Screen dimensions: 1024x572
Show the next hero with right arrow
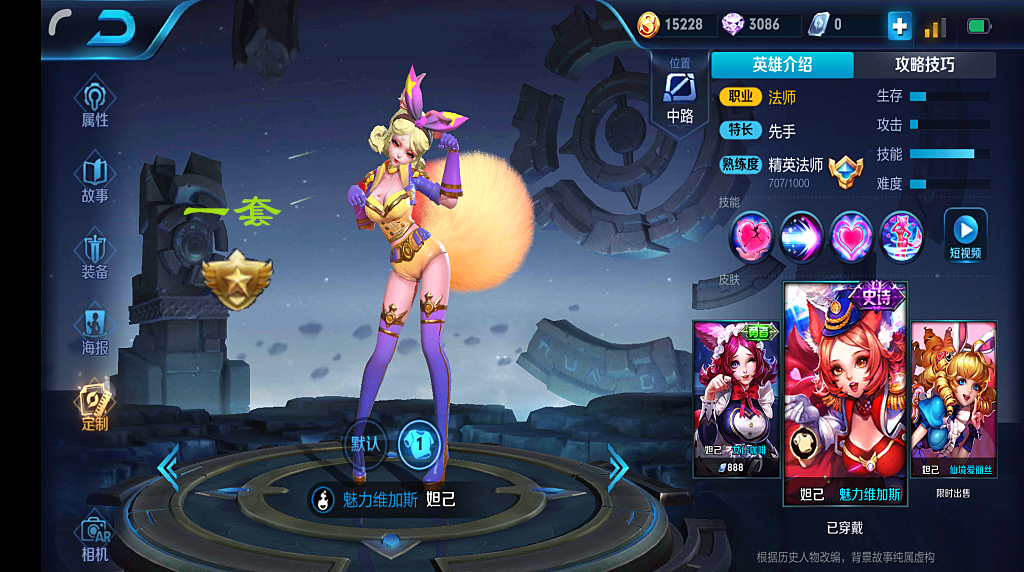tap(618, 466)
